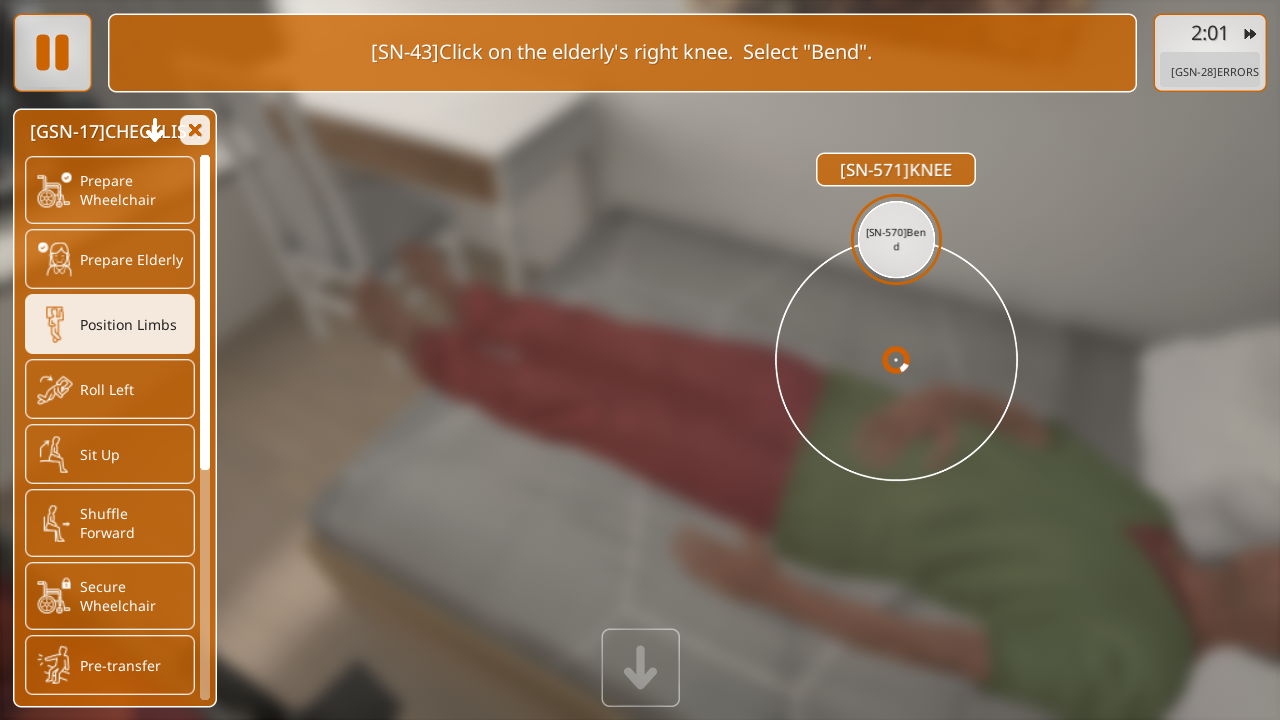Select the Secure Wheelchair checklist step
Viewport: 1280px width, 720px height.
(x=110, y=596)
